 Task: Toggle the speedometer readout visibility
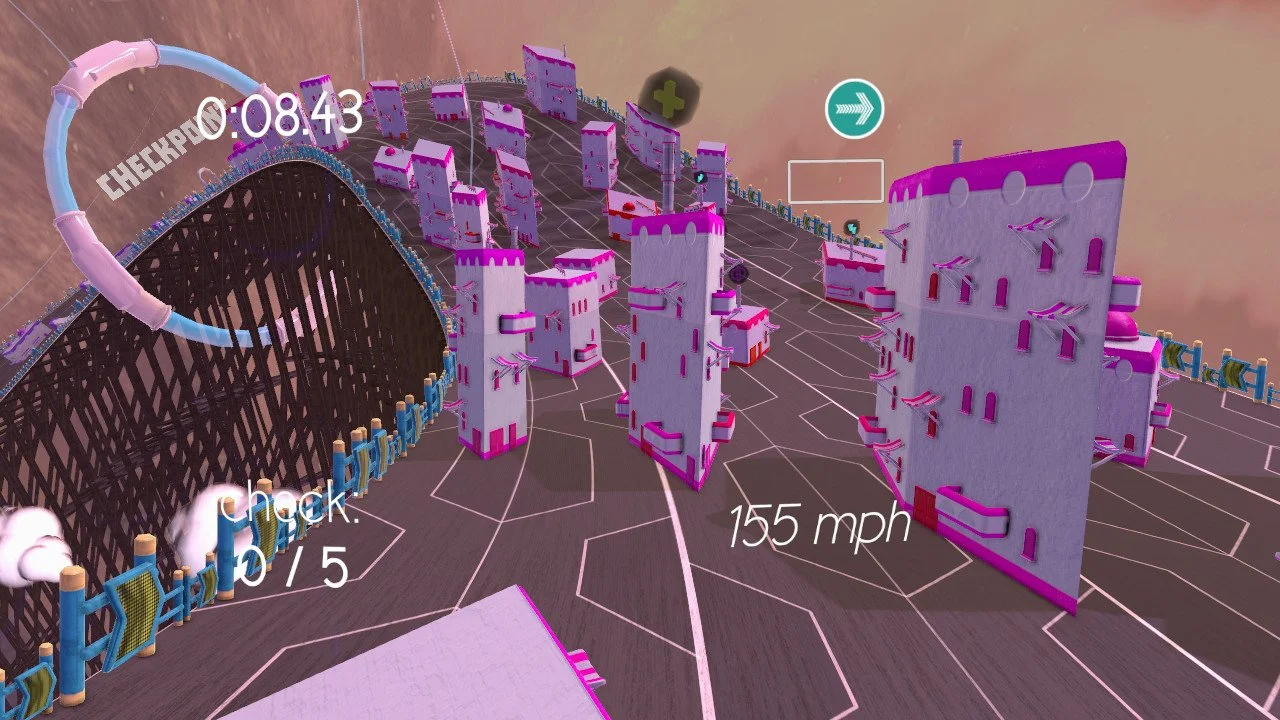tap(820, 524)
